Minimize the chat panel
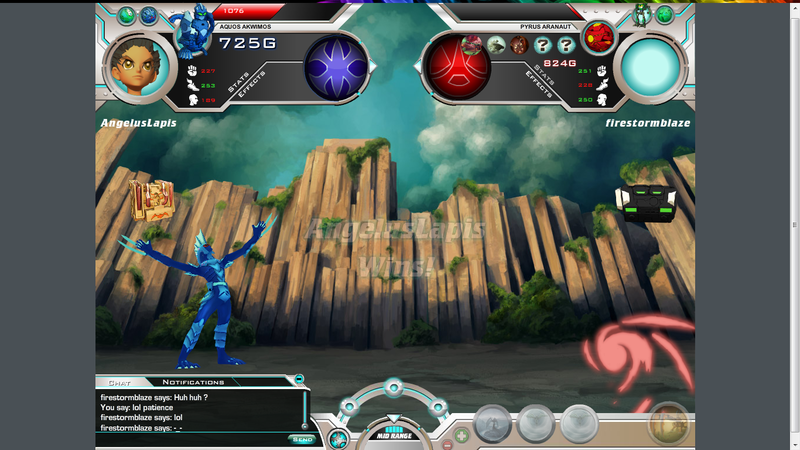Screen dimensions: 800x450 click(x=298, y=380)
